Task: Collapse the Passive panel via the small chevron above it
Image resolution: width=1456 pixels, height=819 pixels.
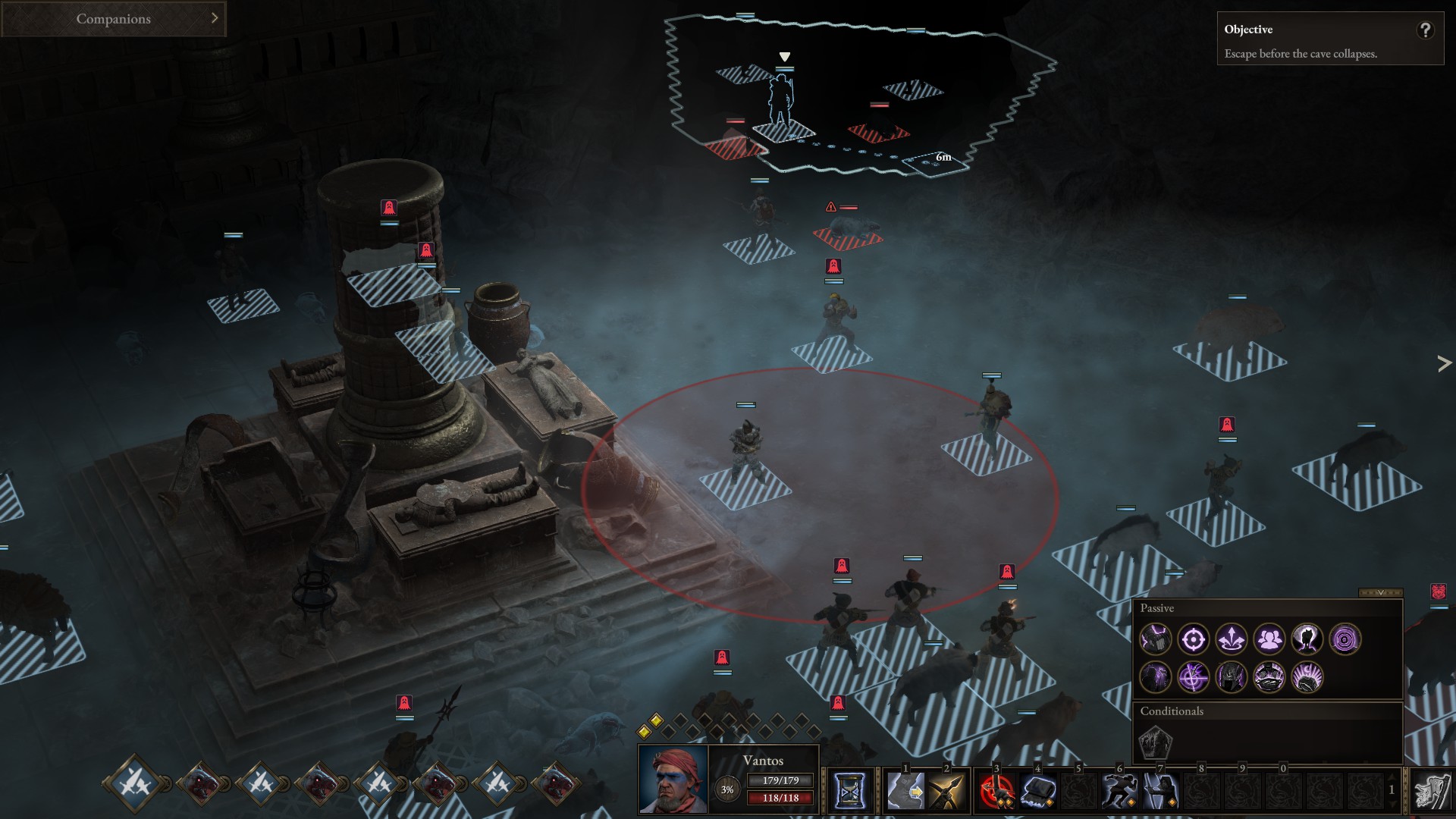Action: click(1381, 594)
